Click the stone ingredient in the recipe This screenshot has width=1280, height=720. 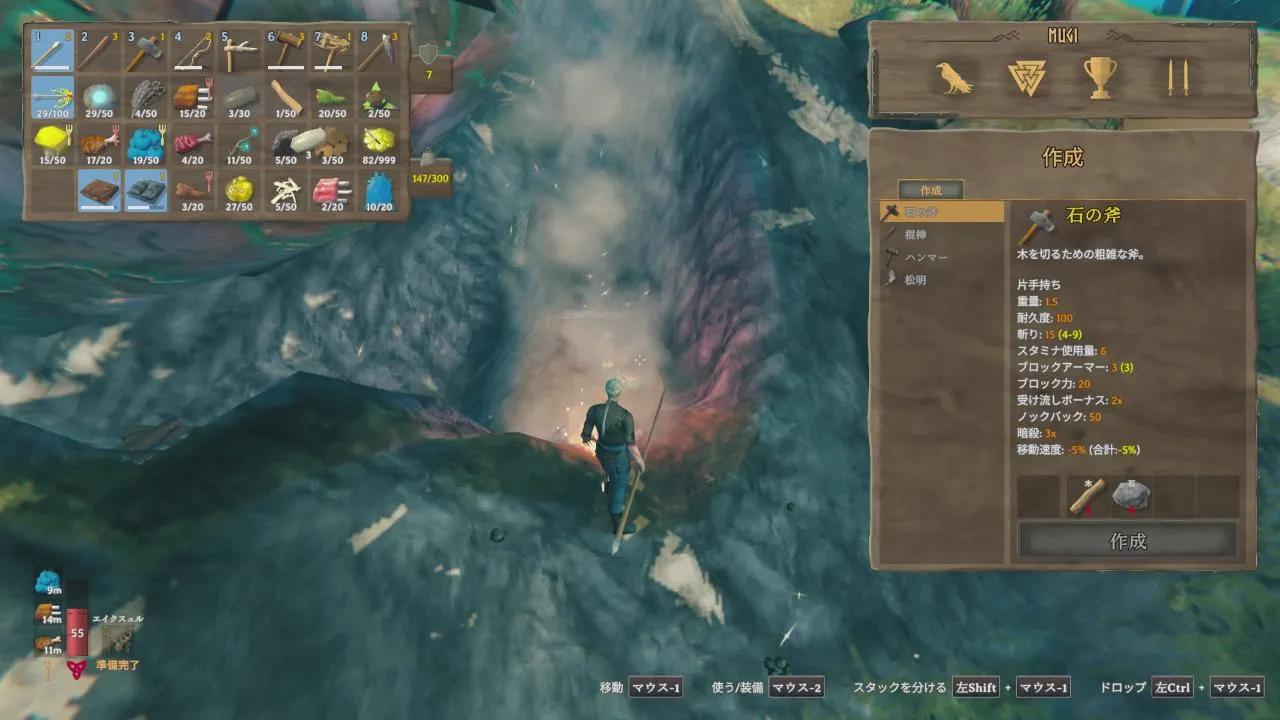1132,496
